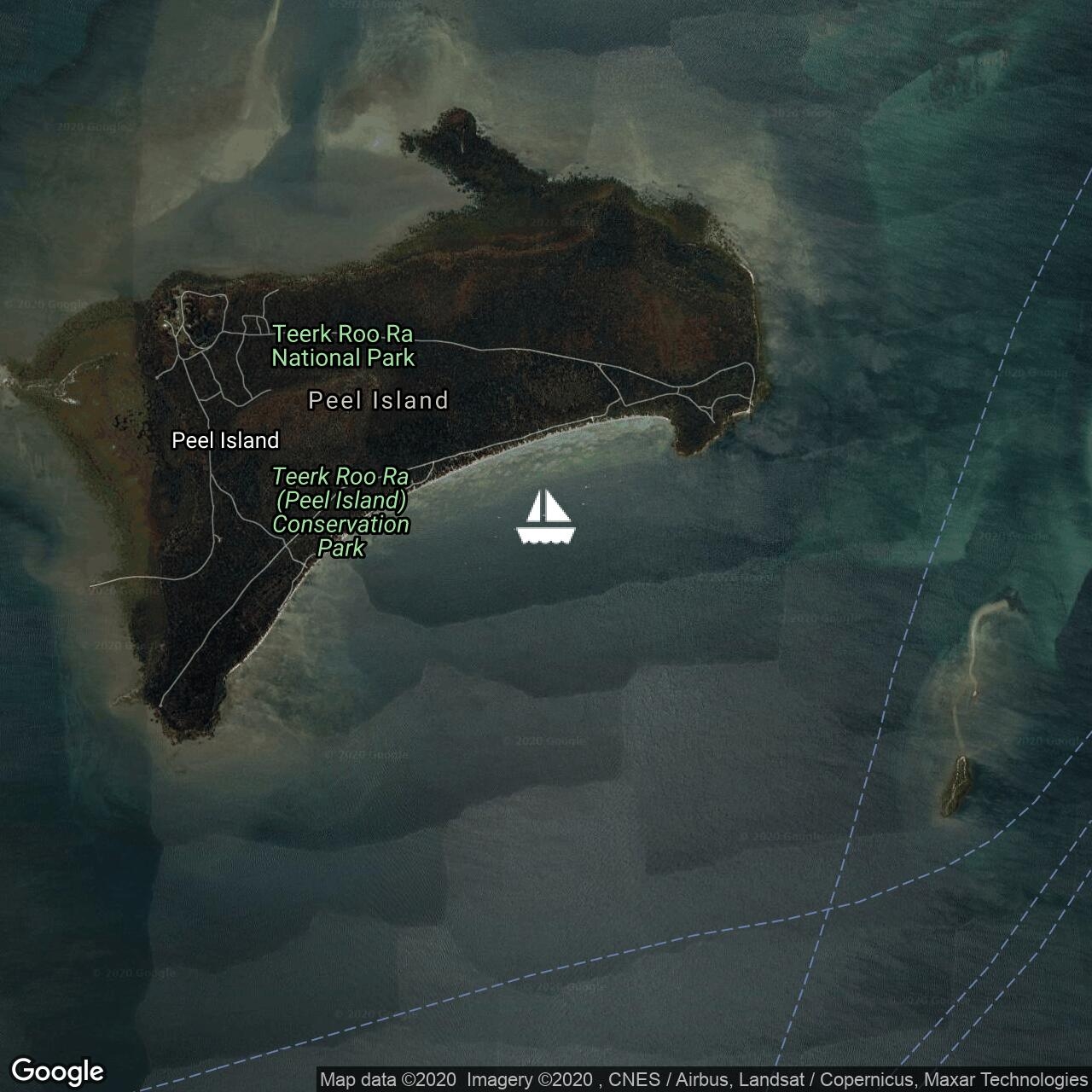
Task: Select the white sailboat map marker
Action: pos(546,517)
